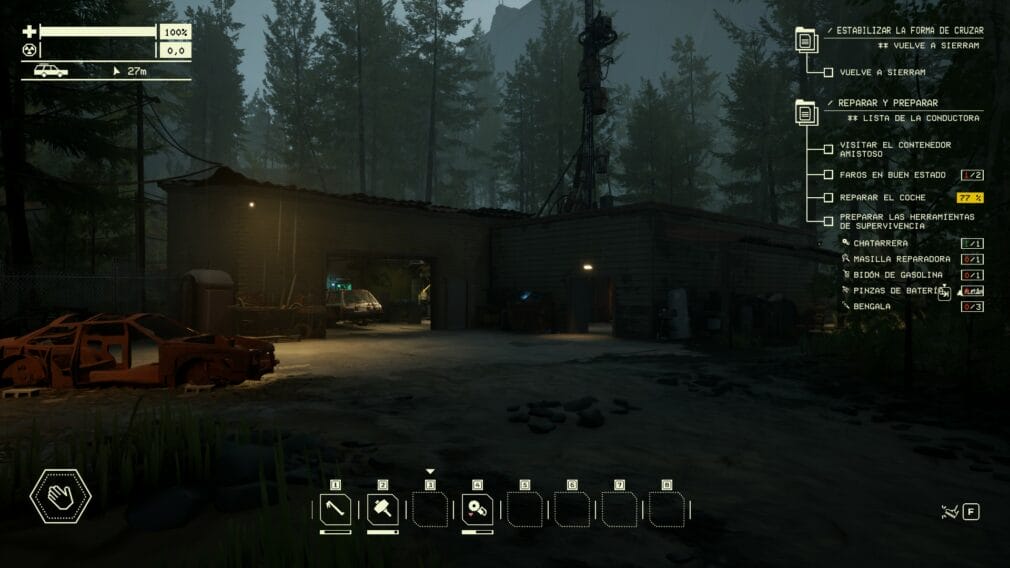Select 'Preparar las herramientas de supervivencia' objective
Image resolution: width=1010 pixels, height=568 pixels.
[828, 221]
